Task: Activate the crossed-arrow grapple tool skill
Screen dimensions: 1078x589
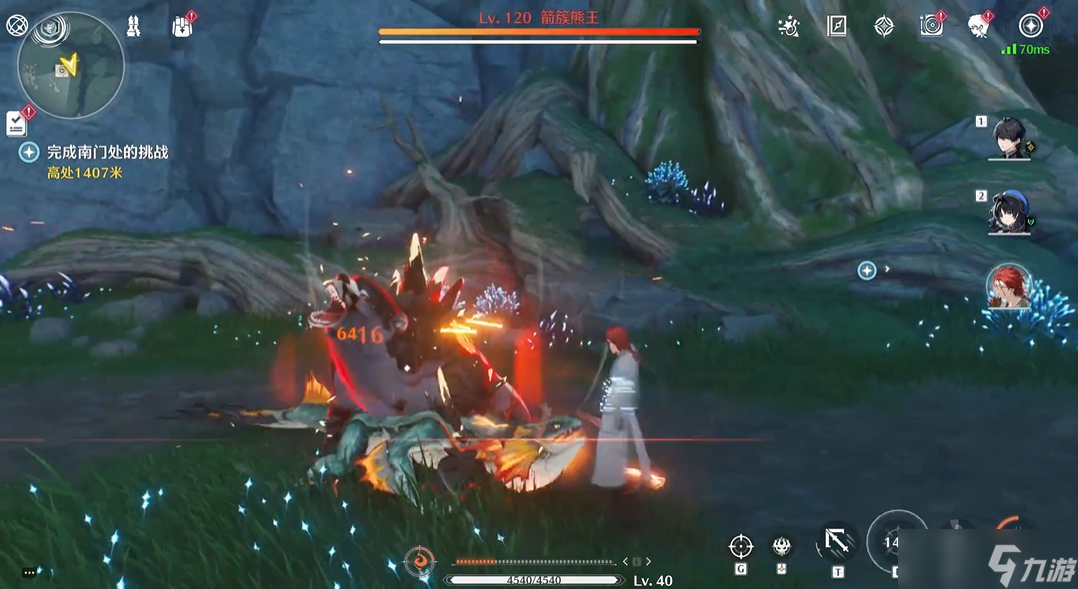Action: (837, 543)
